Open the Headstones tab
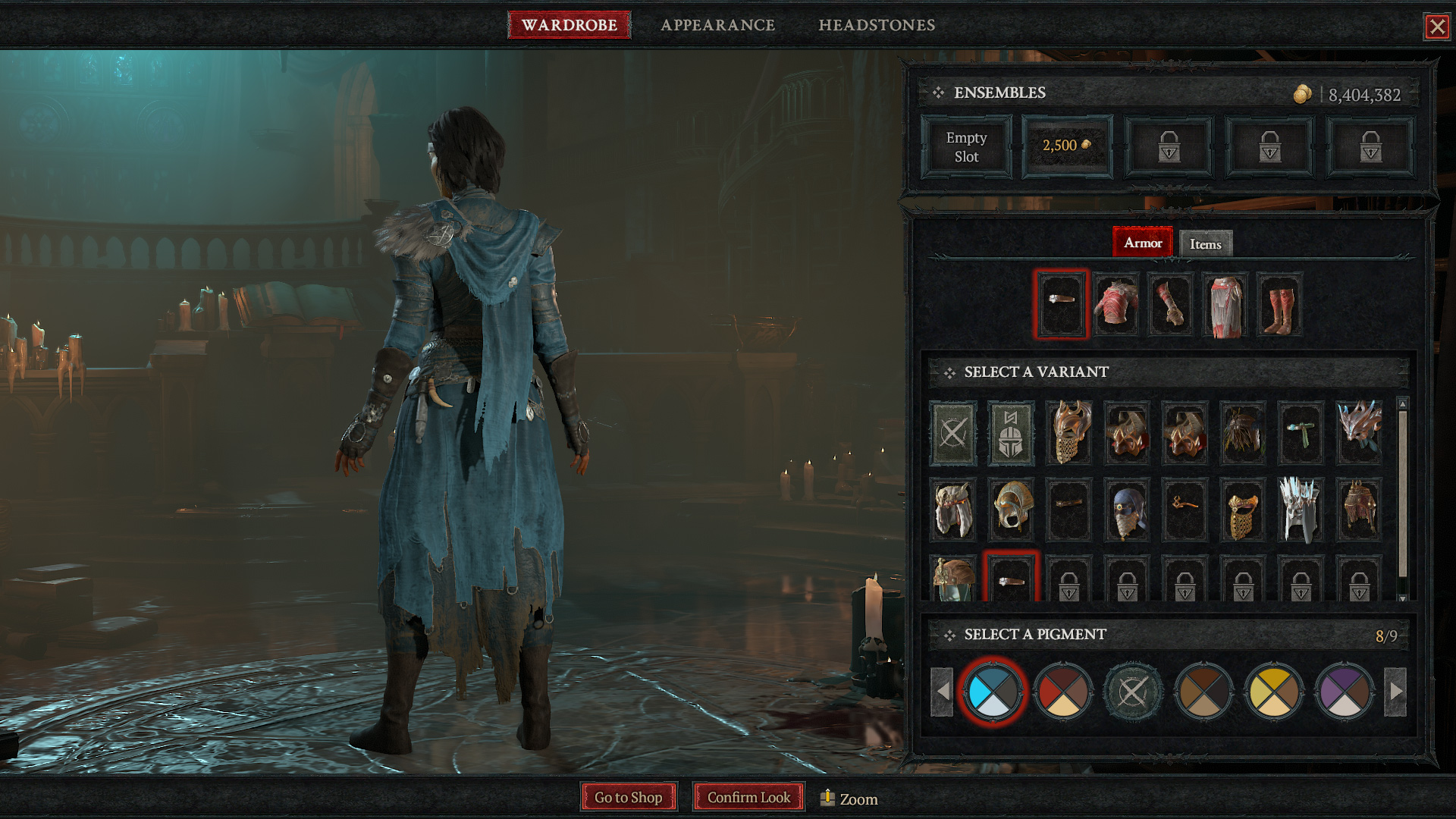 [877, 25]
